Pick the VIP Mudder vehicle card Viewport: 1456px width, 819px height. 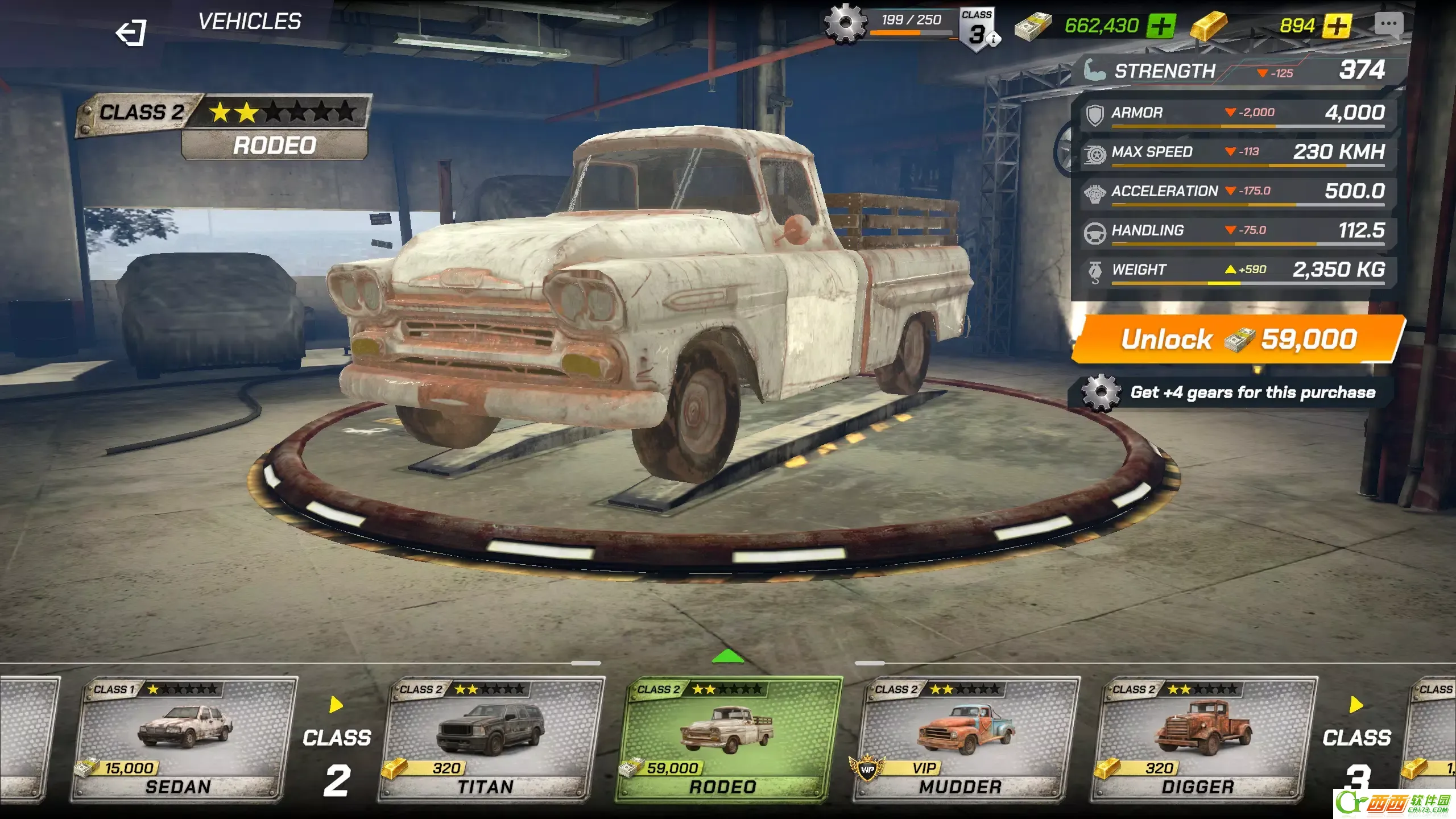coord(966,739)
